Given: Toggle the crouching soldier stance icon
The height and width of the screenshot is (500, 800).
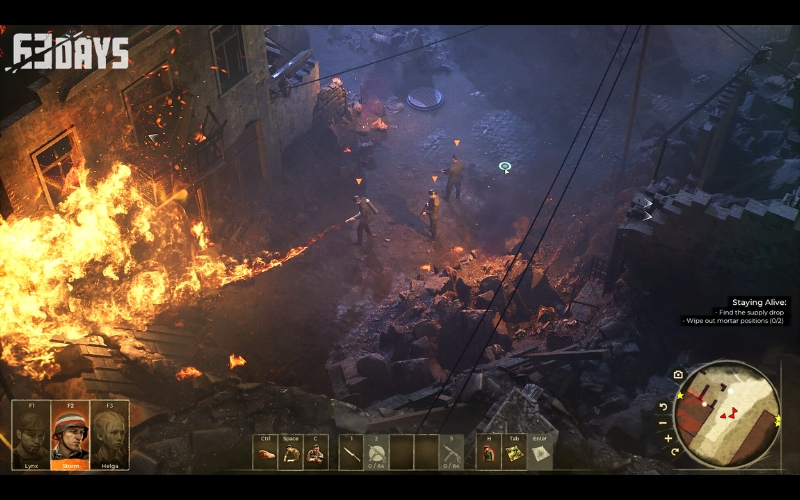Looking at the screenshot, I should pyautogui.click(x=290, y=453).
